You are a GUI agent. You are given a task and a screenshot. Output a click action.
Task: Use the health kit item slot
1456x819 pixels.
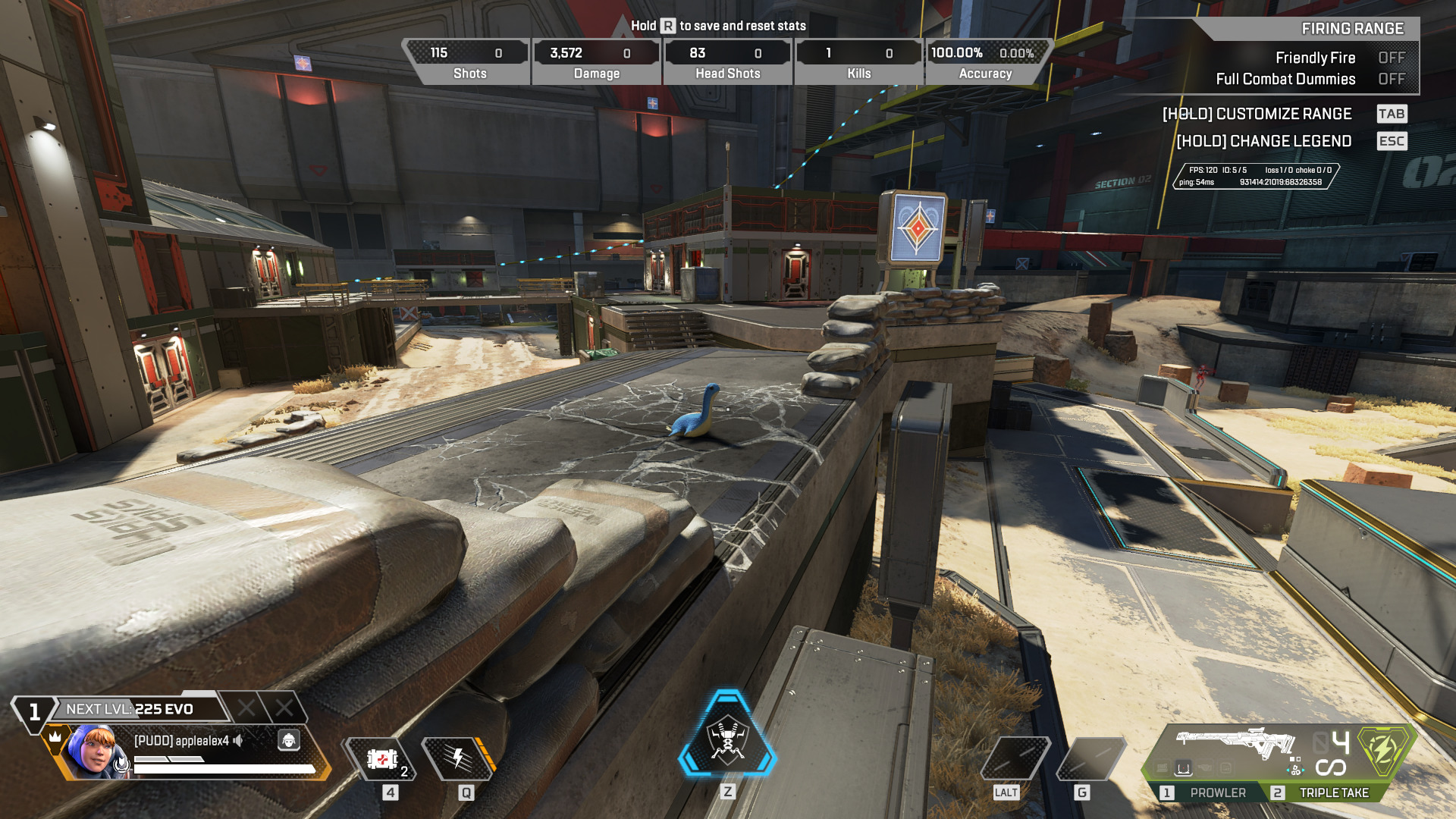(x=382, y=758)
